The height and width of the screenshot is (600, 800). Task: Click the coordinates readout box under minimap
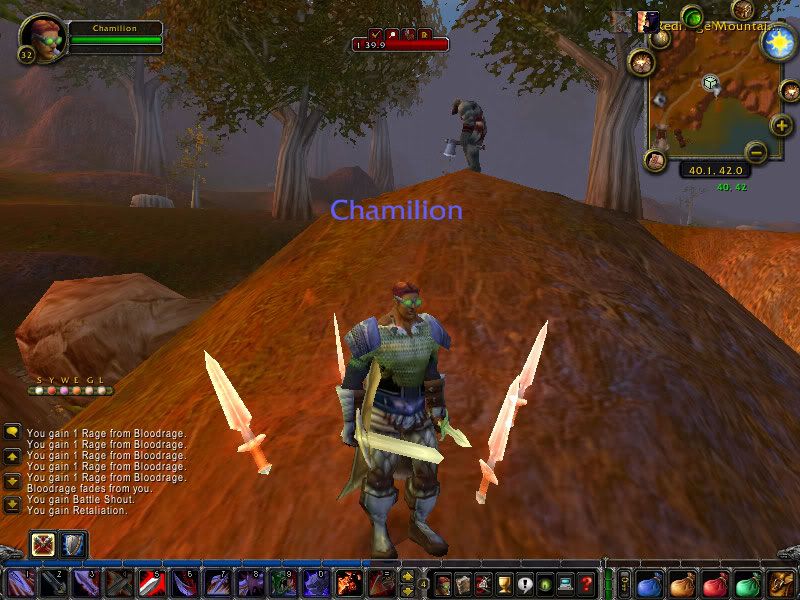(x=715, y=170)
